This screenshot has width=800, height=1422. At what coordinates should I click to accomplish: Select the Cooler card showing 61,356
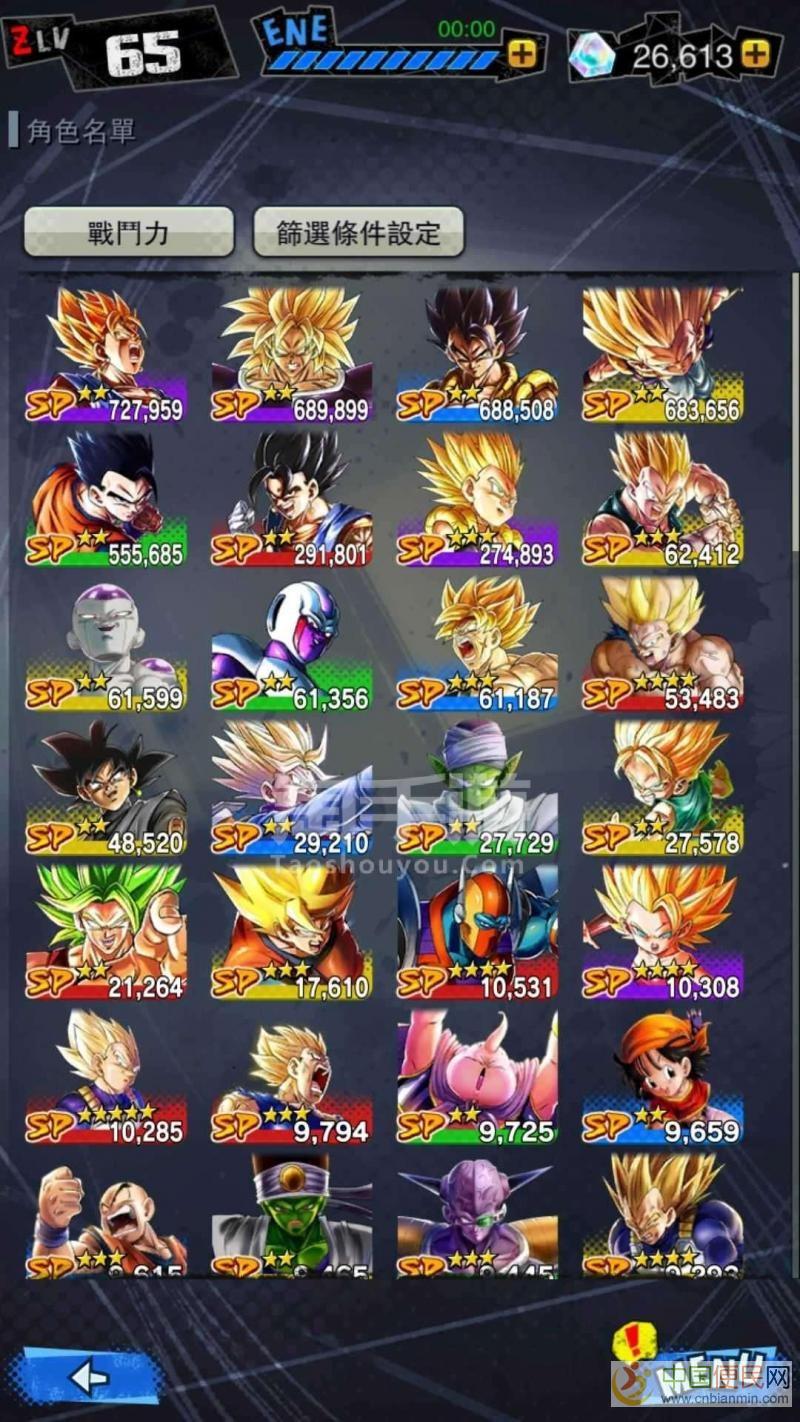click(x=291, y=643)
